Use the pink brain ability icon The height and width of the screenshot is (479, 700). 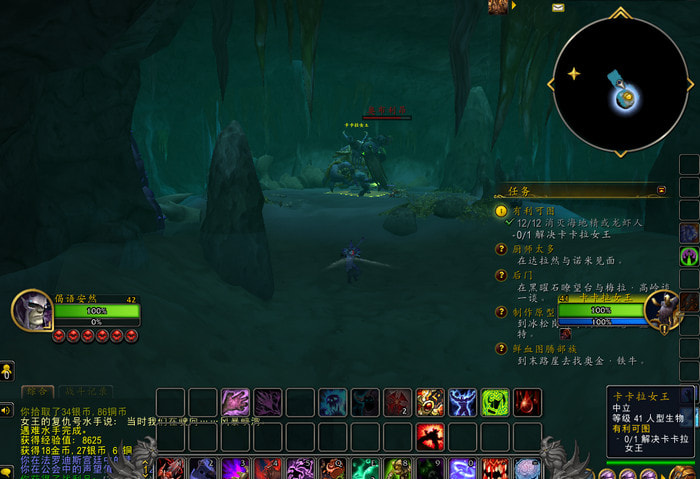pyautogui.click(x=528, y=468)
